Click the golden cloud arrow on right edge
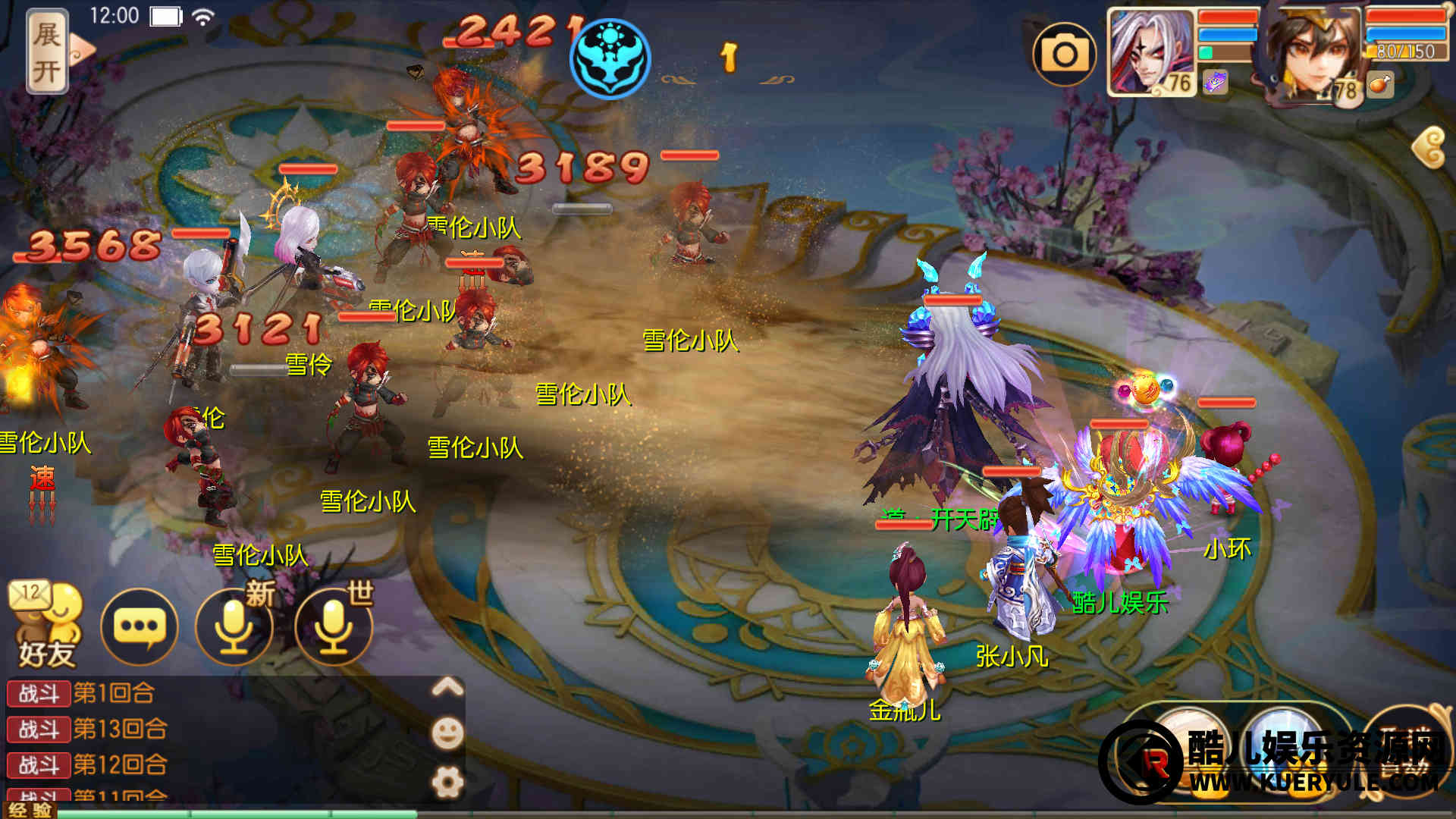The image size is (1456, 819). pyautogui.click(x=1429, y=147)
